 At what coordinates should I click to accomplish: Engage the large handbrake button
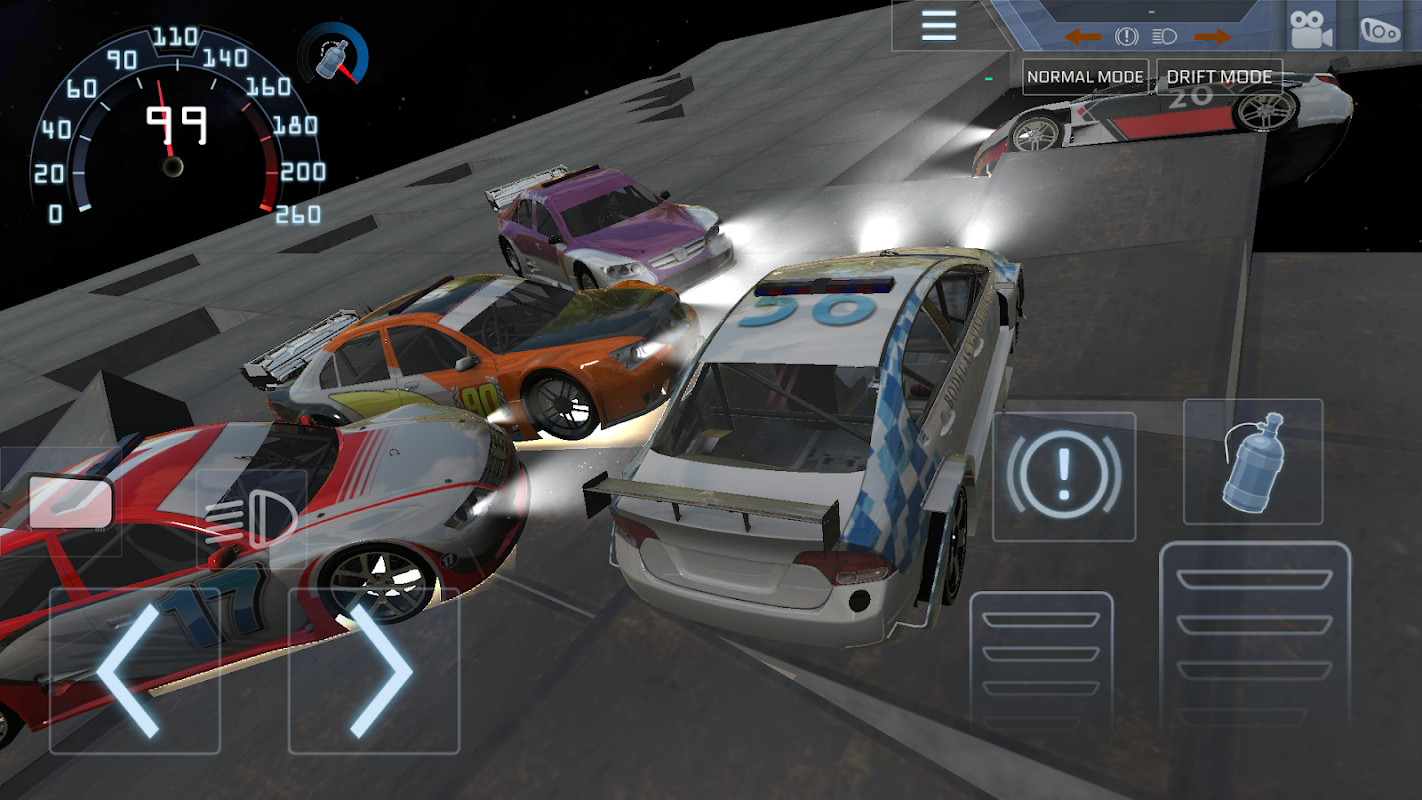[1064, 476]
